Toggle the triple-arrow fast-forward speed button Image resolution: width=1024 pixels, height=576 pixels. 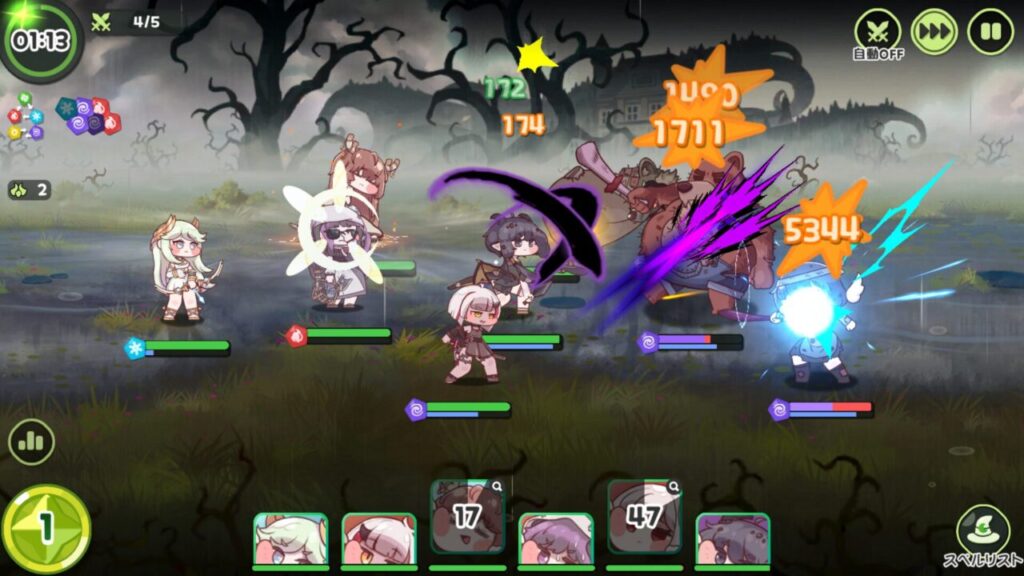tap(934, 31)
